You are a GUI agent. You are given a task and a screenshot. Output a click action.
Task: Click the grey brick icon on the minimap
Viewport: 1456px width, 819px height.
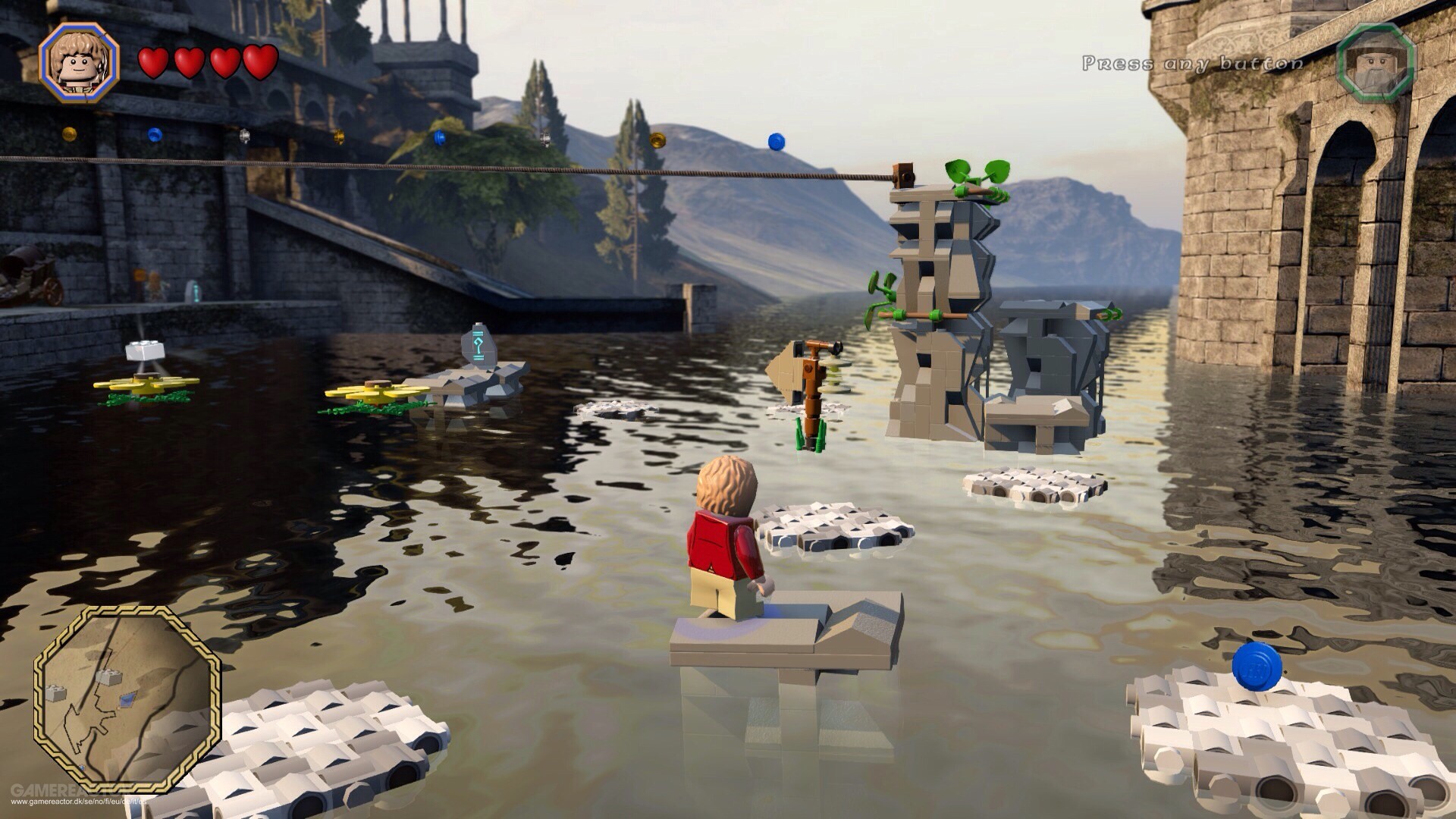click(109, 677)
